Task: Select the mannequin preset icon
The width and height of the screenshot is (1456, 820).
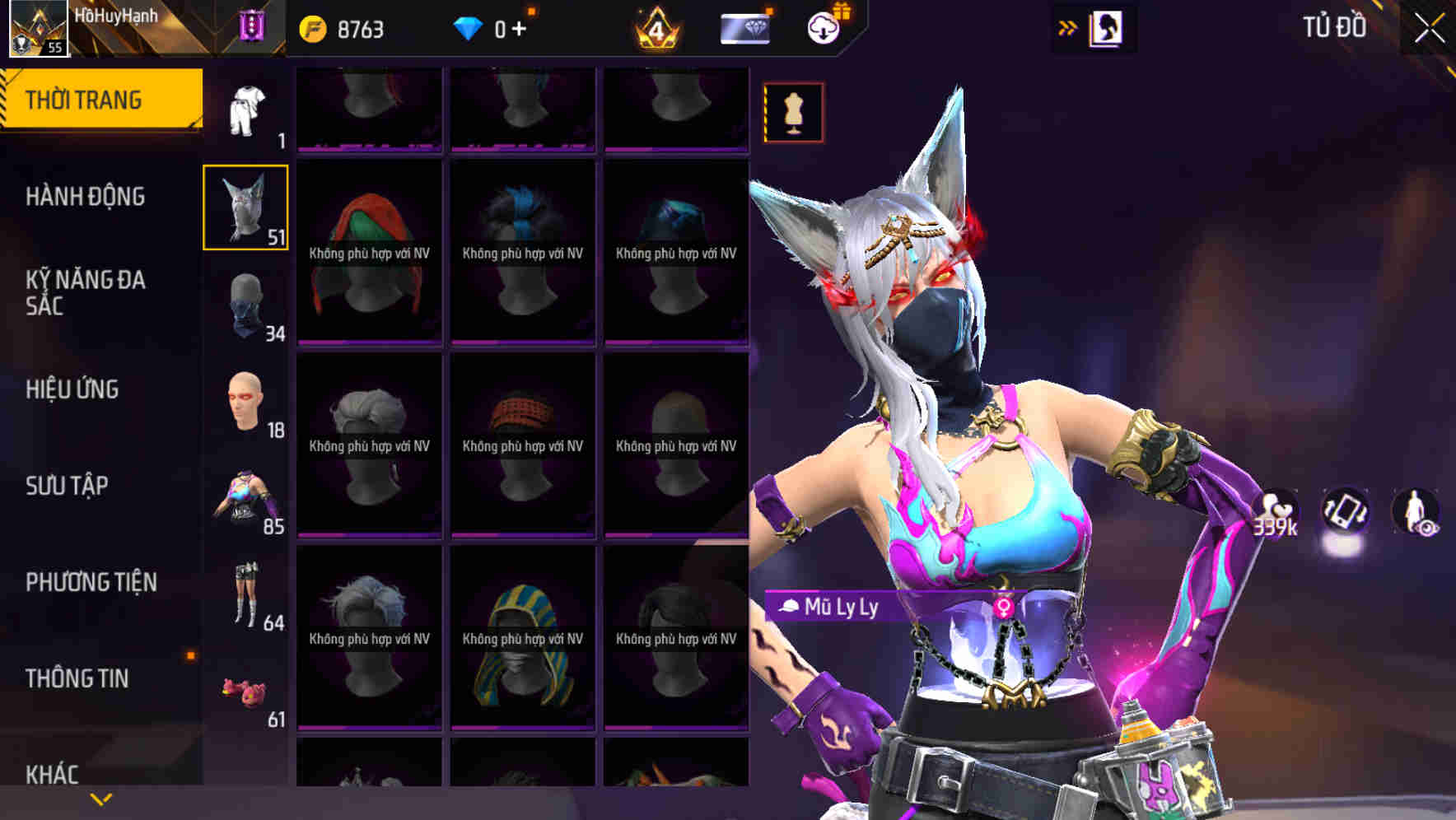Action: point(793,111)
